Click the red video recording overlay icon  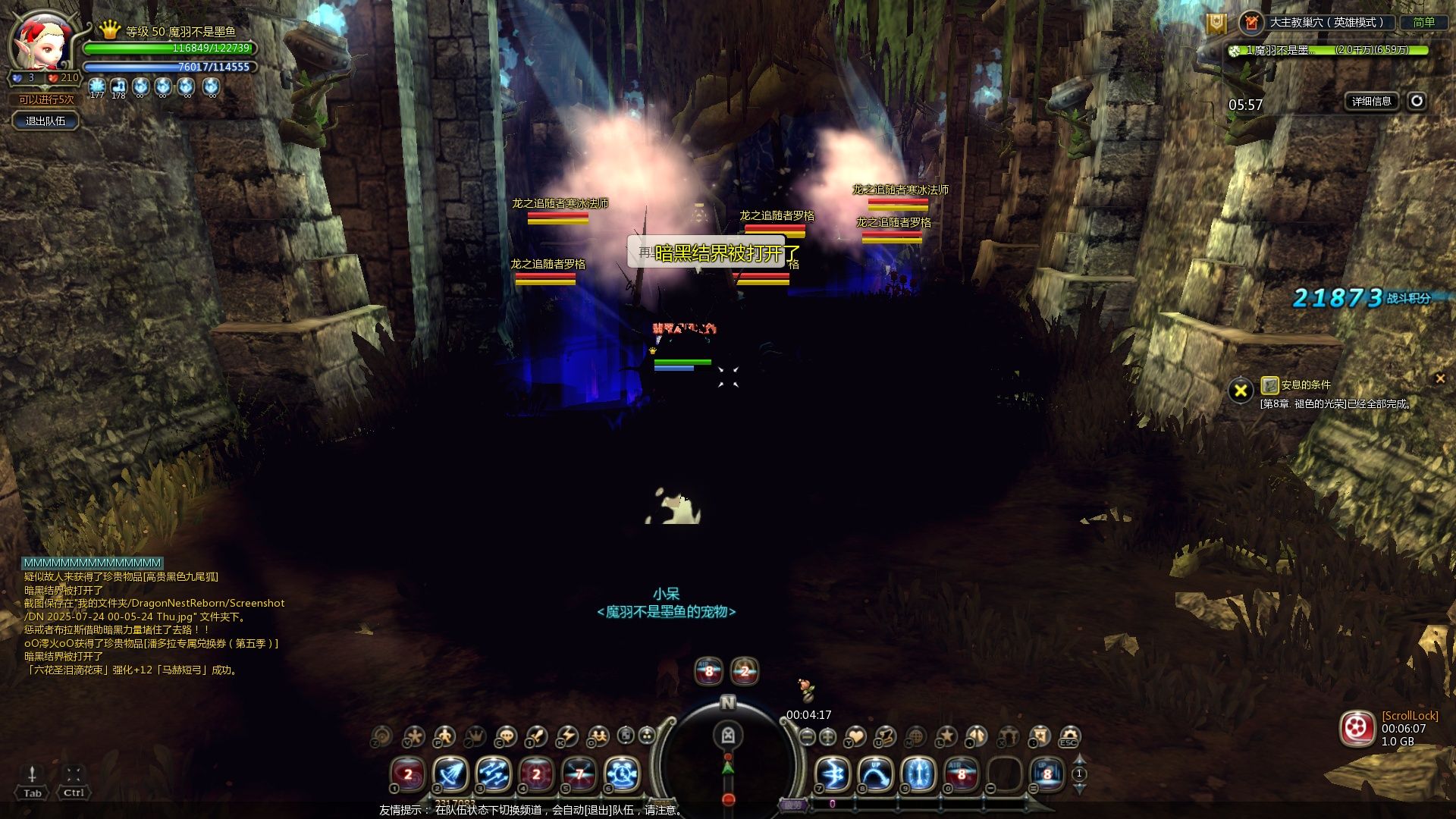coord(1357,729)
